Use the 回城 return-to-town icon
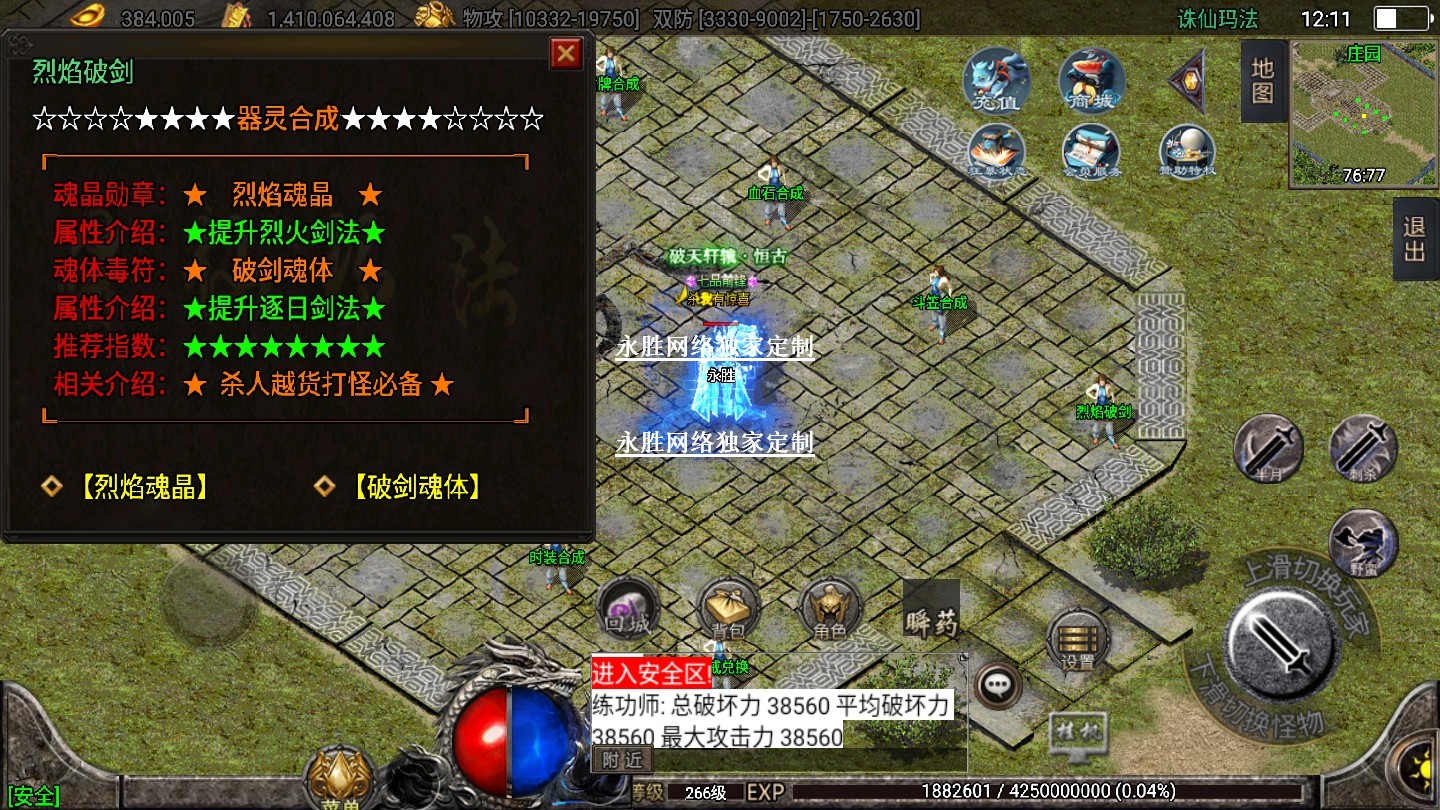The width and height of the screenshot is (1440, 810). [628, 608]
